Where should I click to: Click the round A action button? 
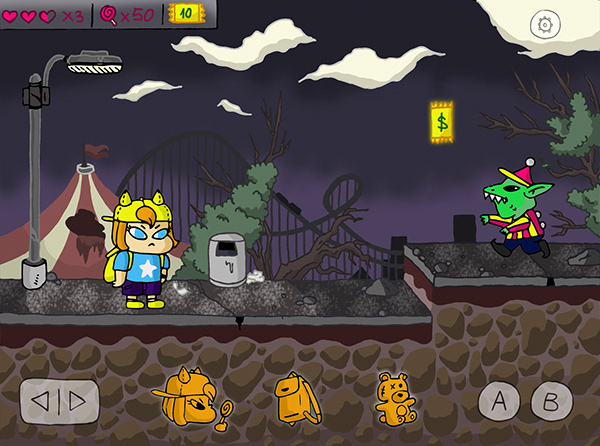[x=499, y=402]
